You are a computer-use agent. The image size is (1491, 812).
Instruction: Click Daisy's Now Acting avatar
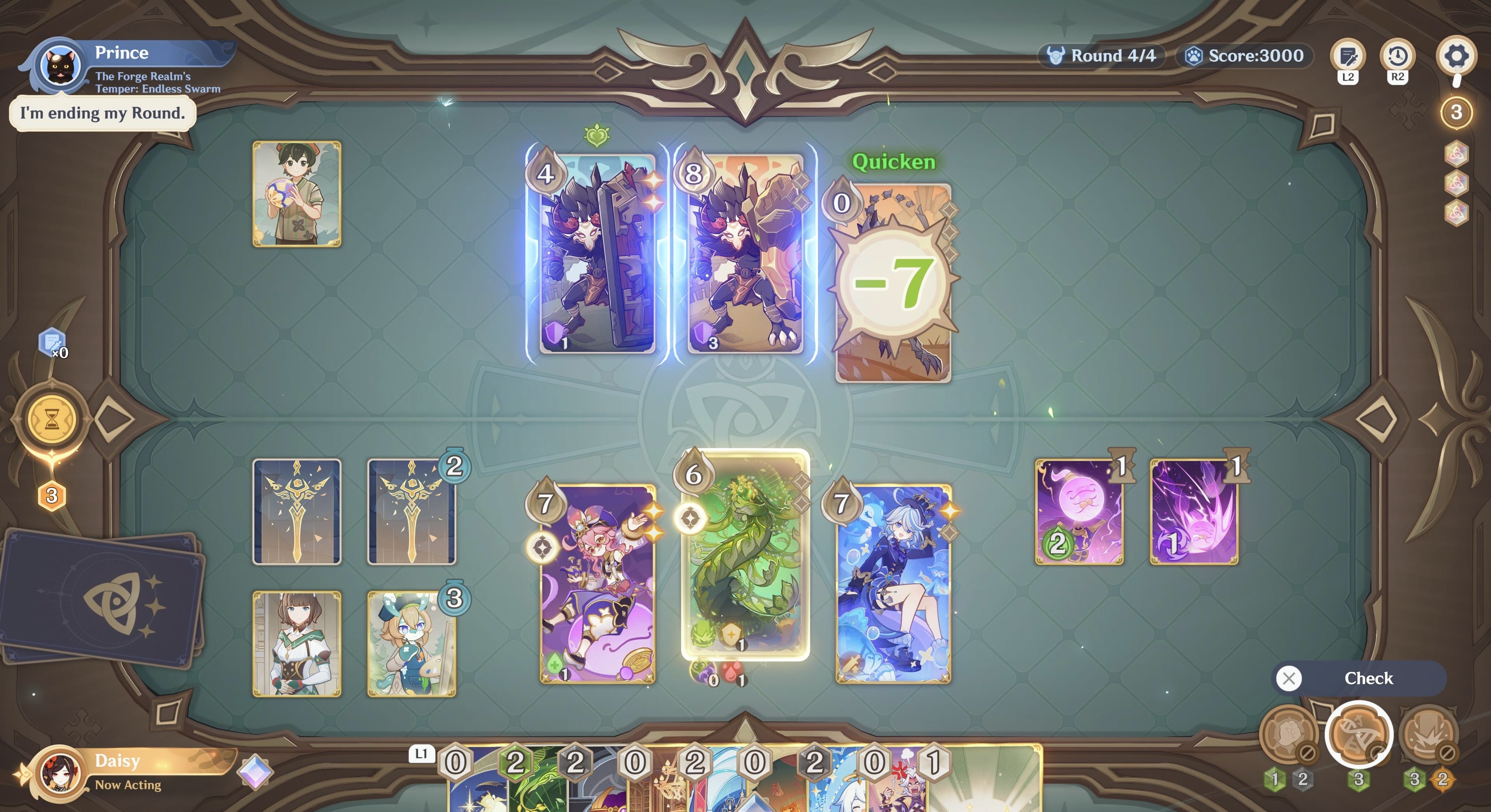(60, 774)
